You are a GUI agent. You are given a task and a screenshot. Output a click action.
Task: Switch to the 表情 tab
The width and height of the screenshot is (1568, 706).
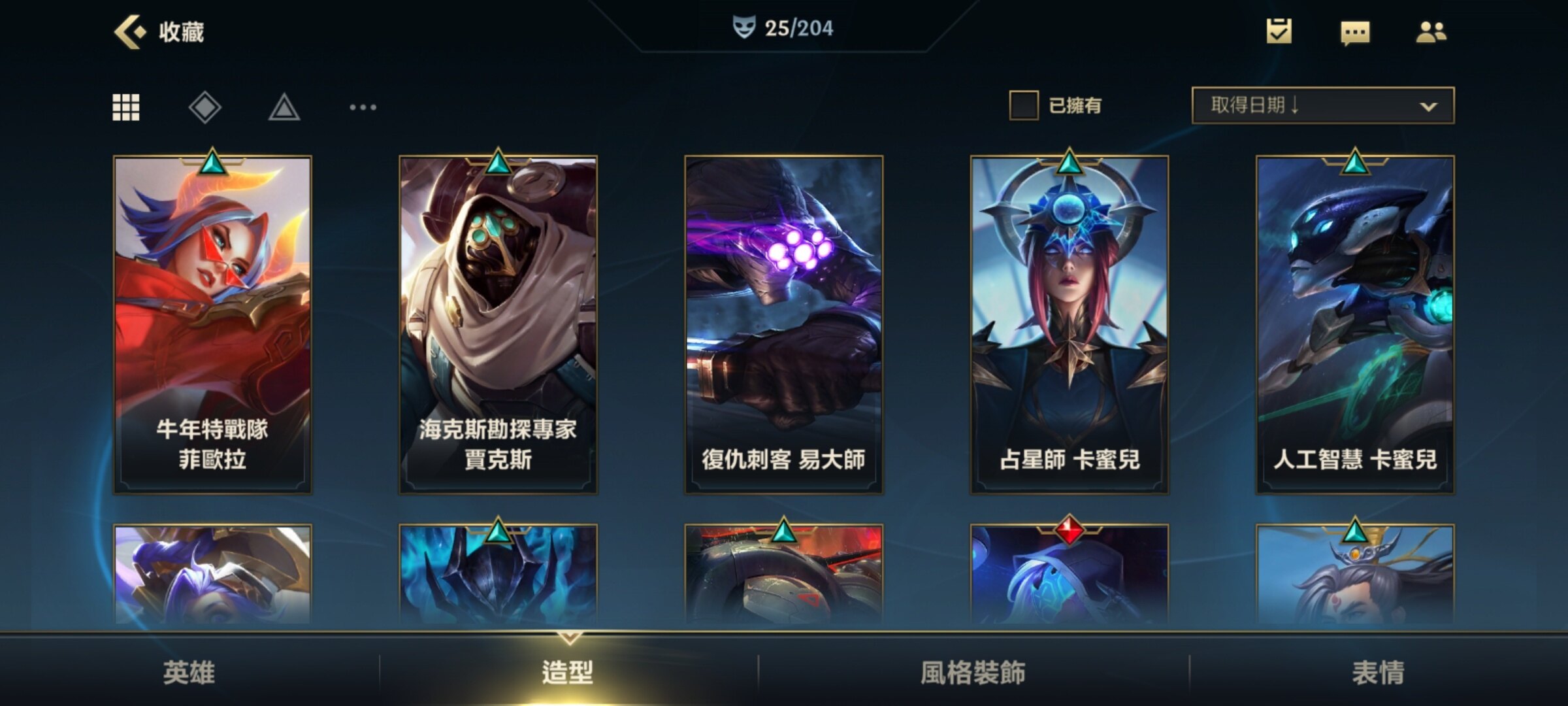tap(1378, 672)
